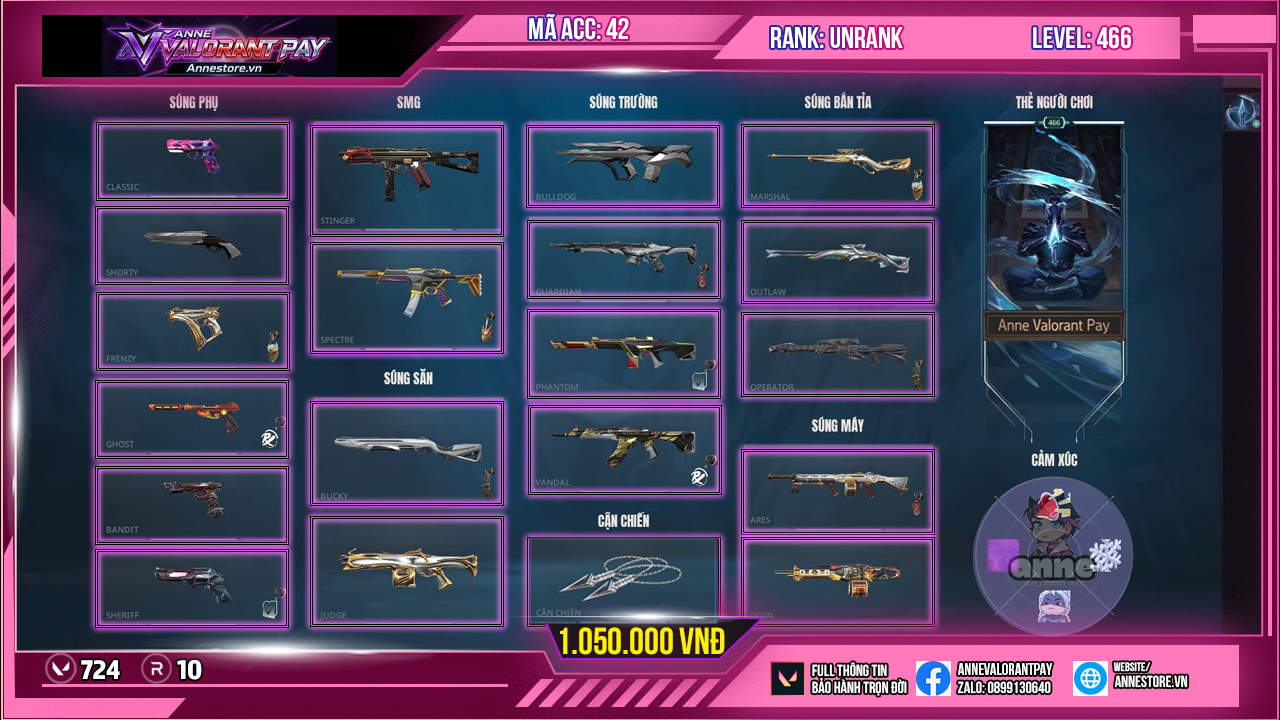Open the Sheriff revolver slot
Viewport: 1280px width, 720px height.
tap(193, 589)
